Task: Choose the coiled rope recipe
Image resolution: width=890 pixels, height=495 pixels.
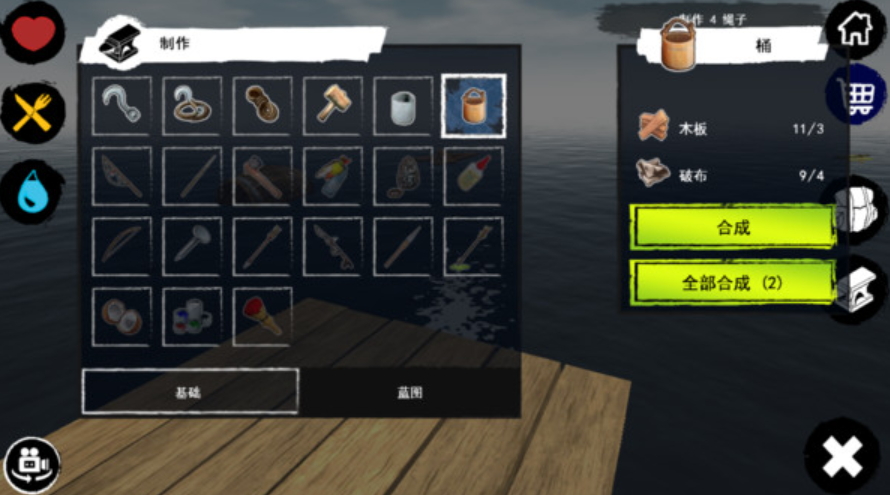Action: (x=262, y=105)
